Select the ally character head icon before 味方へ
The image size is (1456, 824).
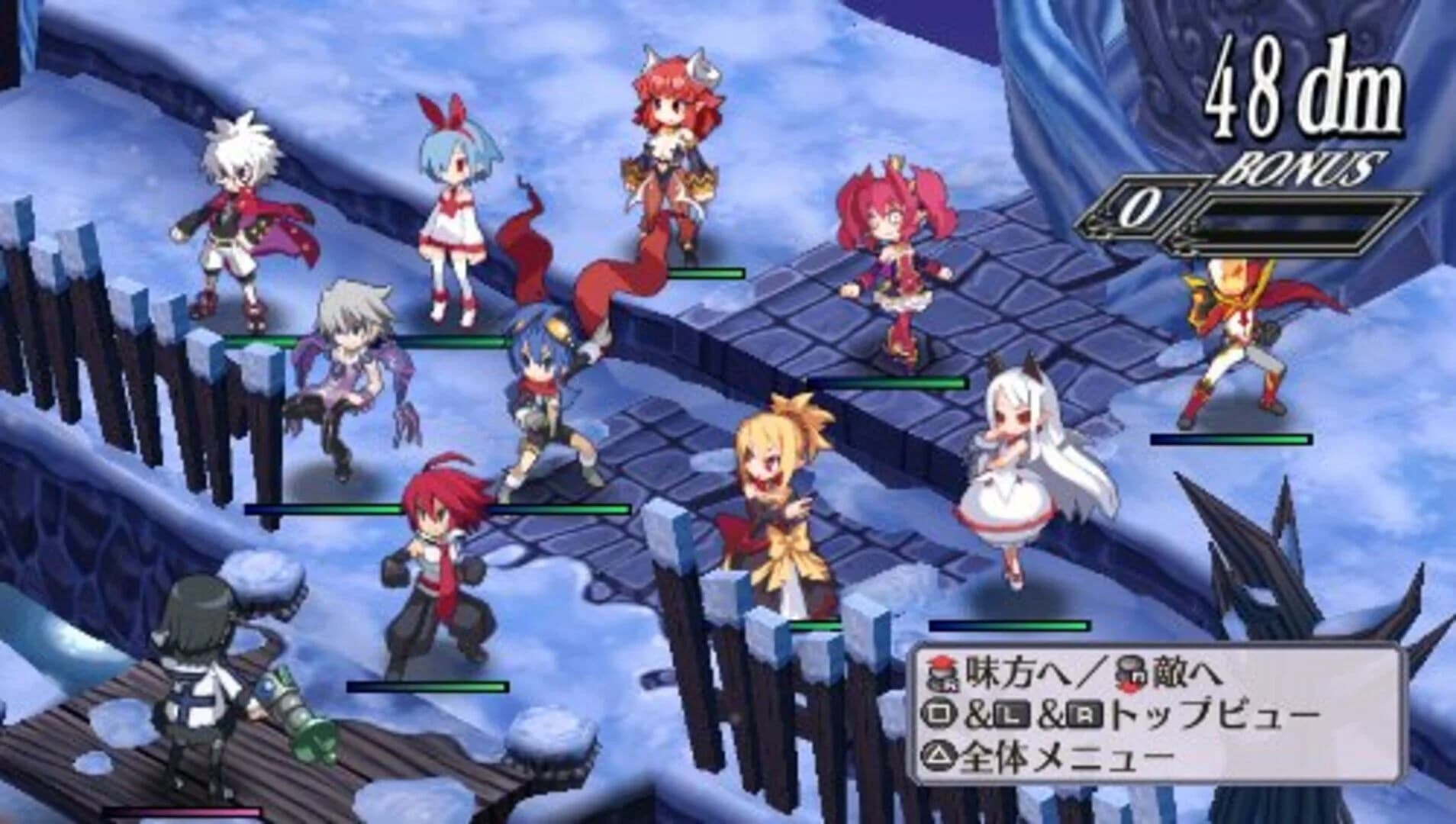coord(941,673)
